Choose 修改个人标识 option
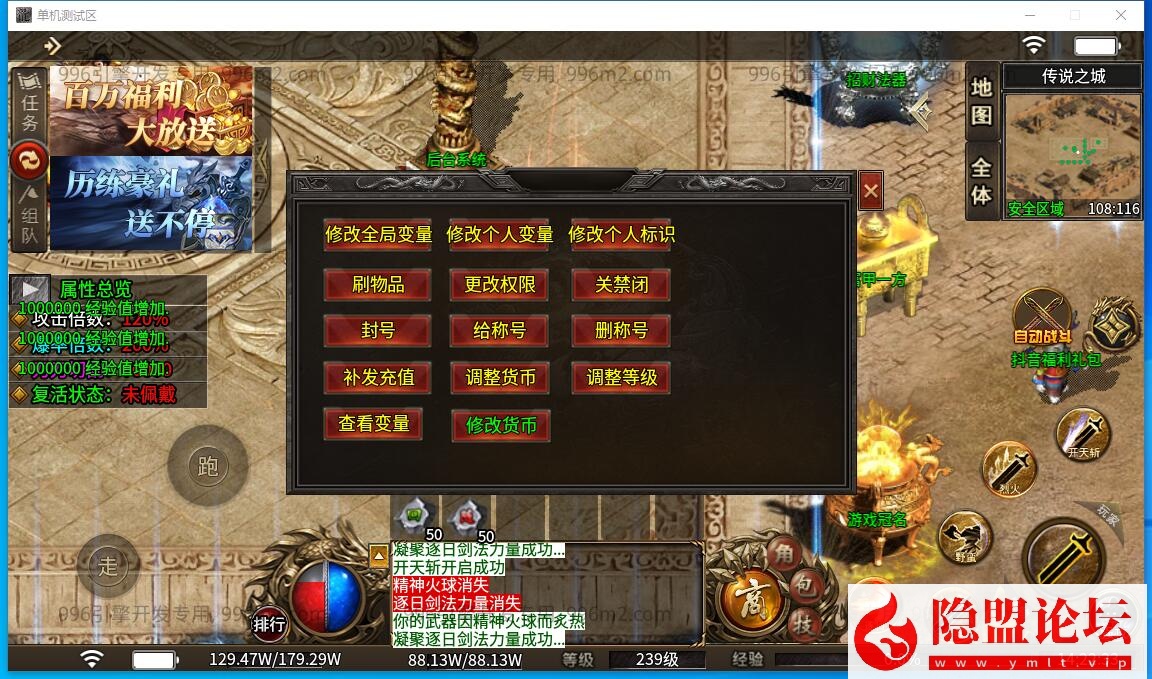This screenshot has height=679, width=1152. [621, 235]
